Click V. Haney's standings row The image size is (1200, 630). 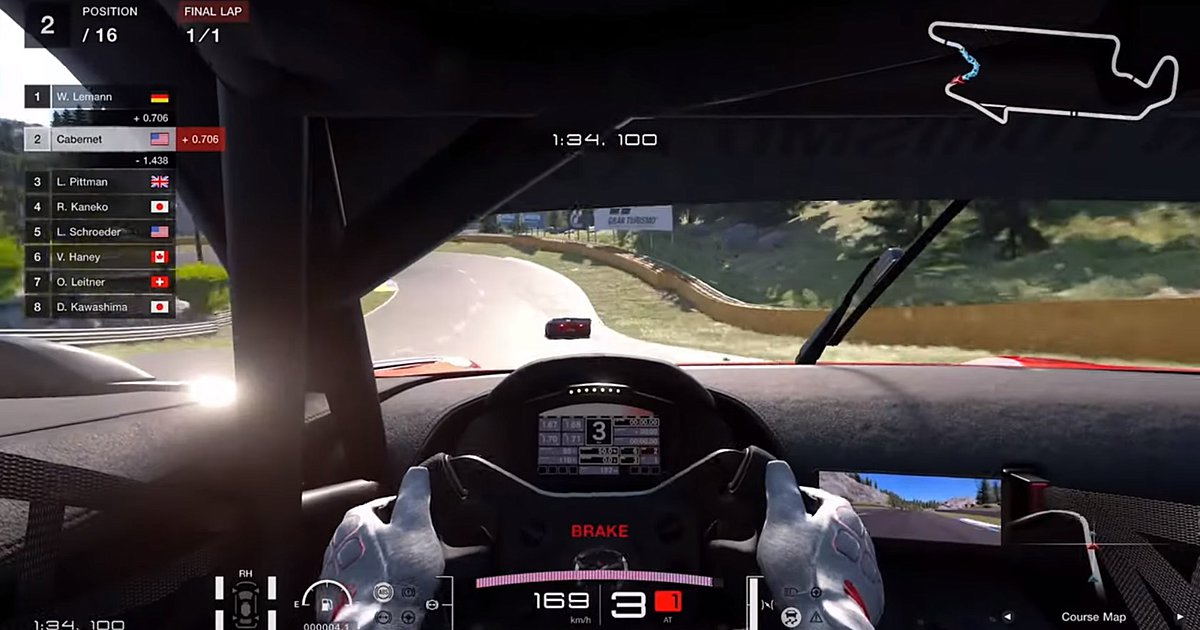point(98,257)
